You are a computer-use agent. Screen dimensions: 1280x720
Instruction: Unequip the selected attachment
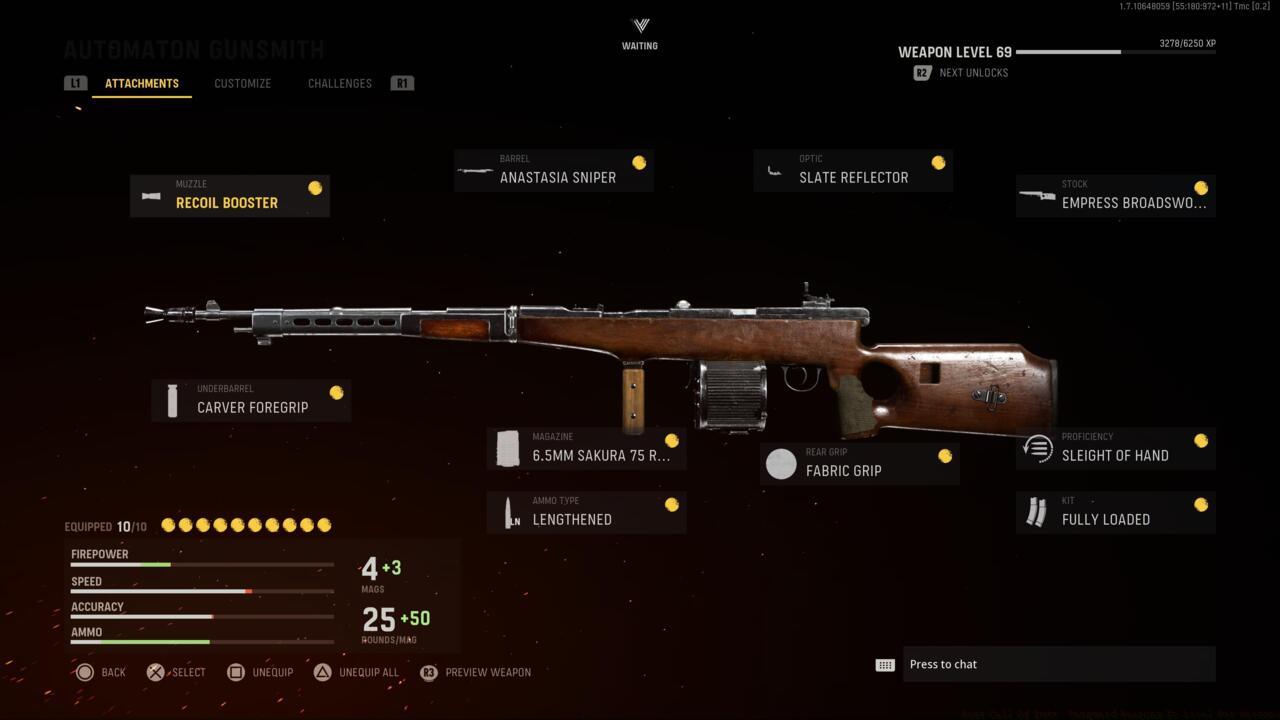[x=260, y=672]
